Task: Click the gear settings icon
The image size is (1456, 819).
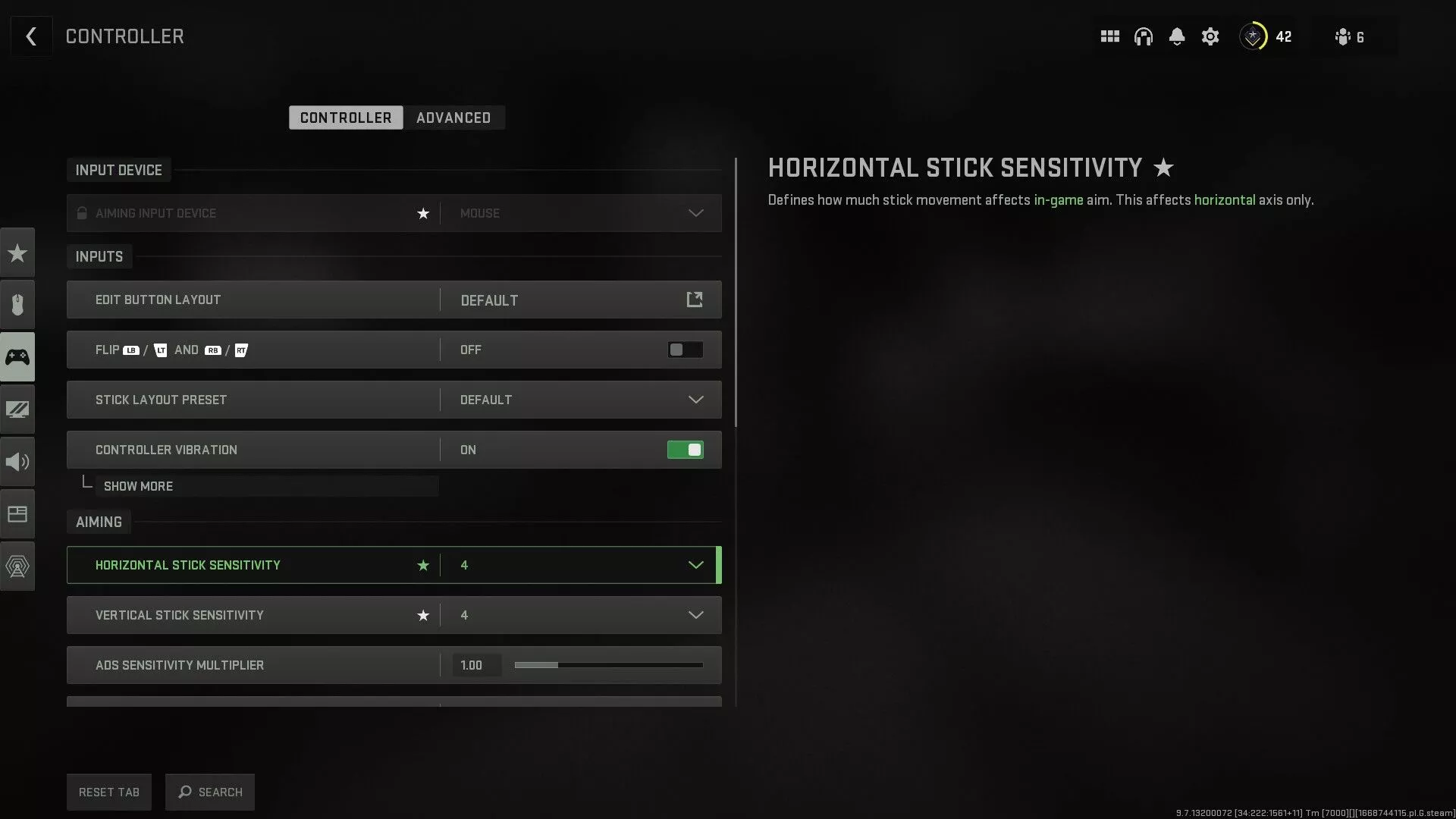Action: (x=1210, y=36)
